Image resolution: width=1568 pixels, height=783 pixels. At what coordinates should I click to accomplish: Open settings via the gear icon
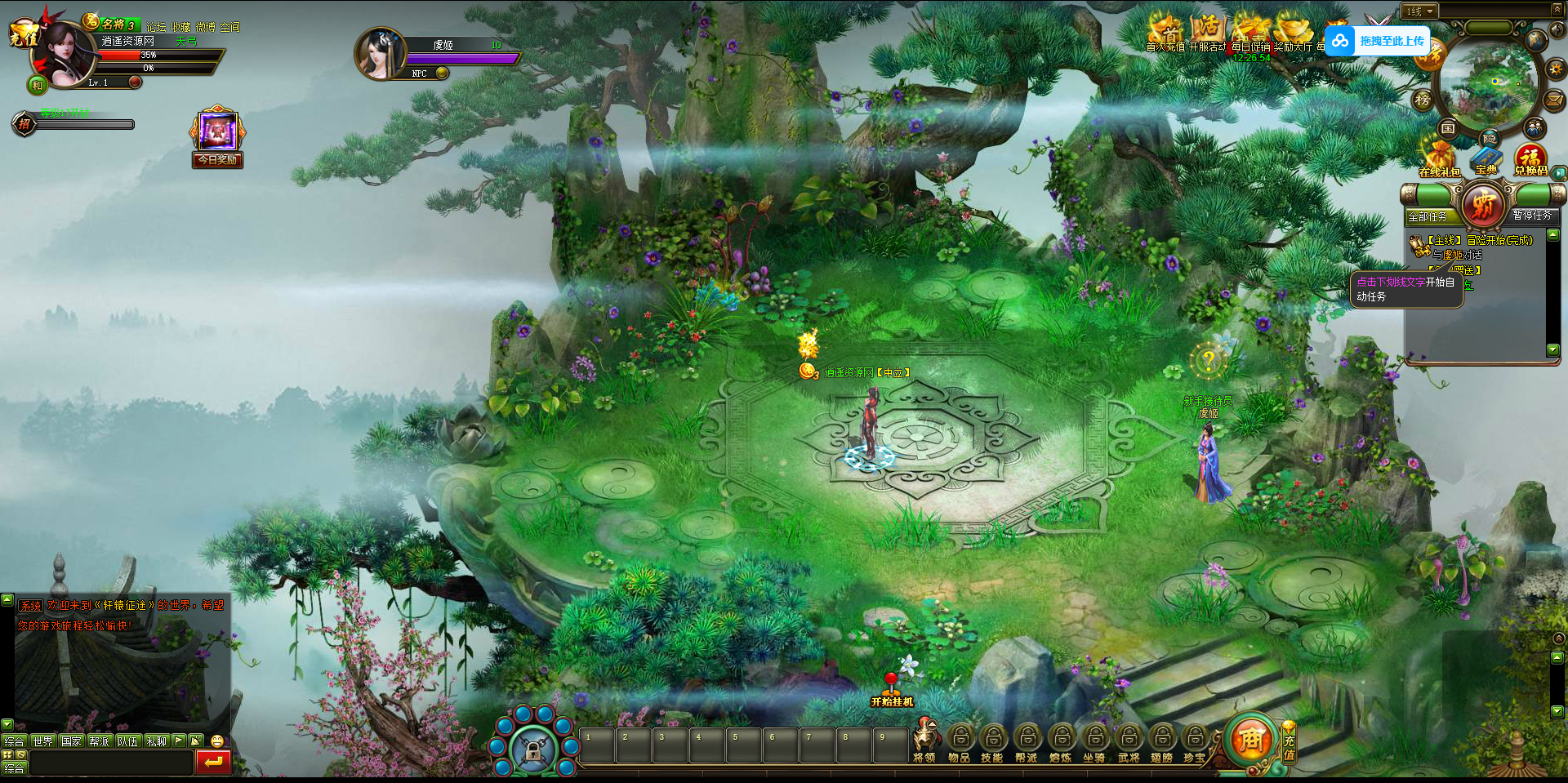point(1555,69)
